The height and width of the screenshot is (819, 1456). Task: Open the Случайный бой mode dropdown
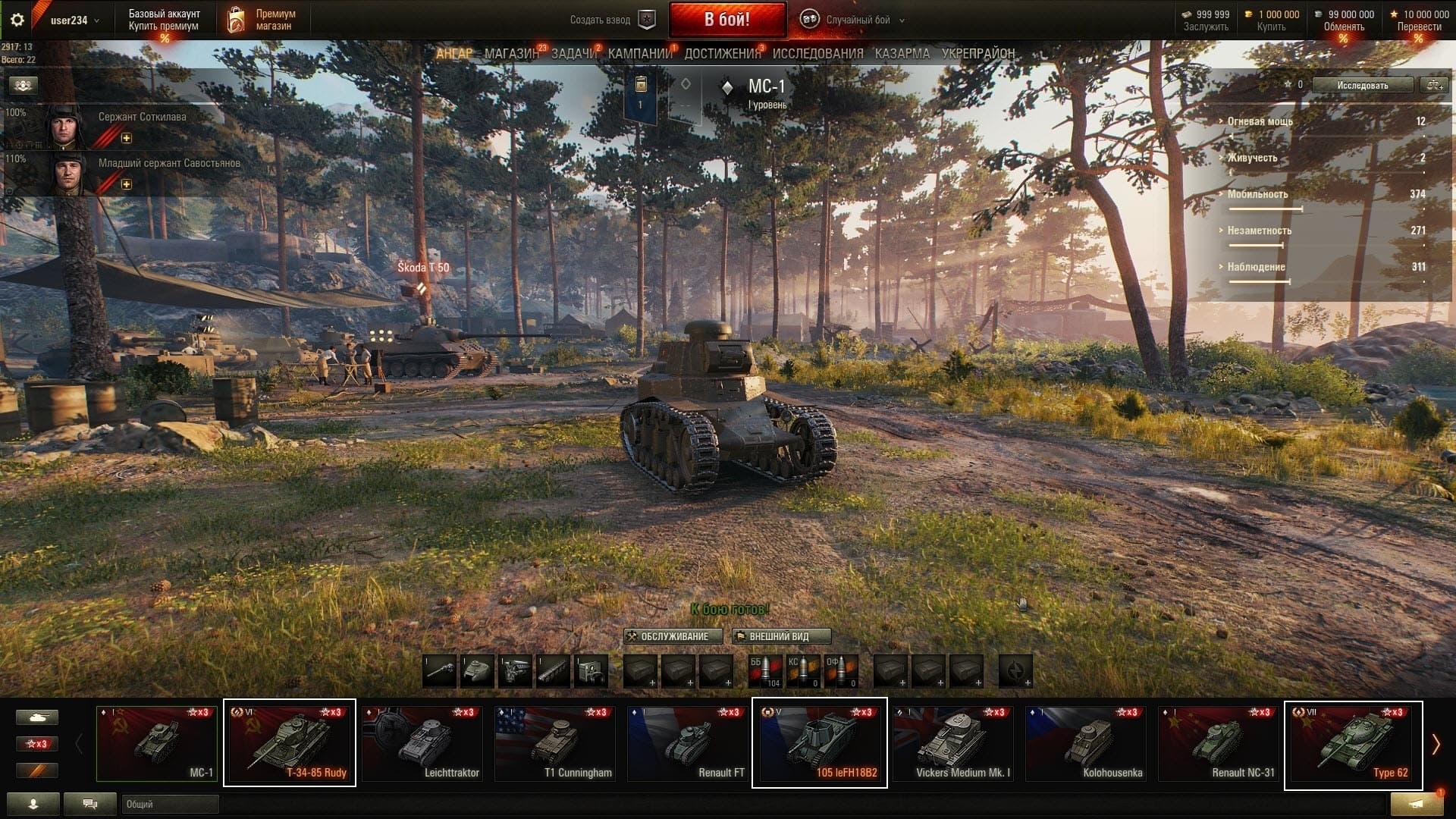pos(857,20)
